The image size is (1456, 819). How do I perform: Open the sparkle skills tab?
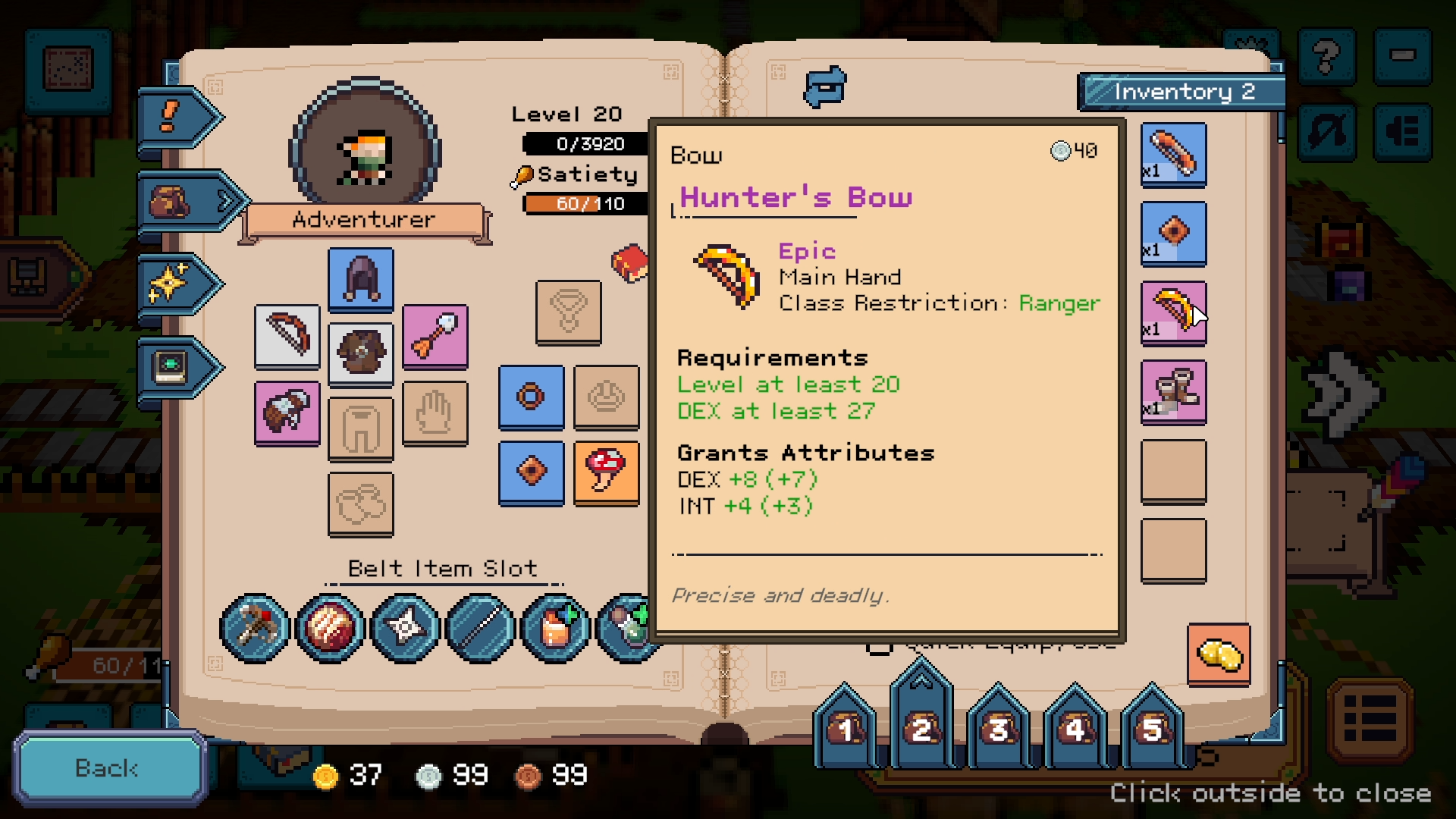click(176, 284)
